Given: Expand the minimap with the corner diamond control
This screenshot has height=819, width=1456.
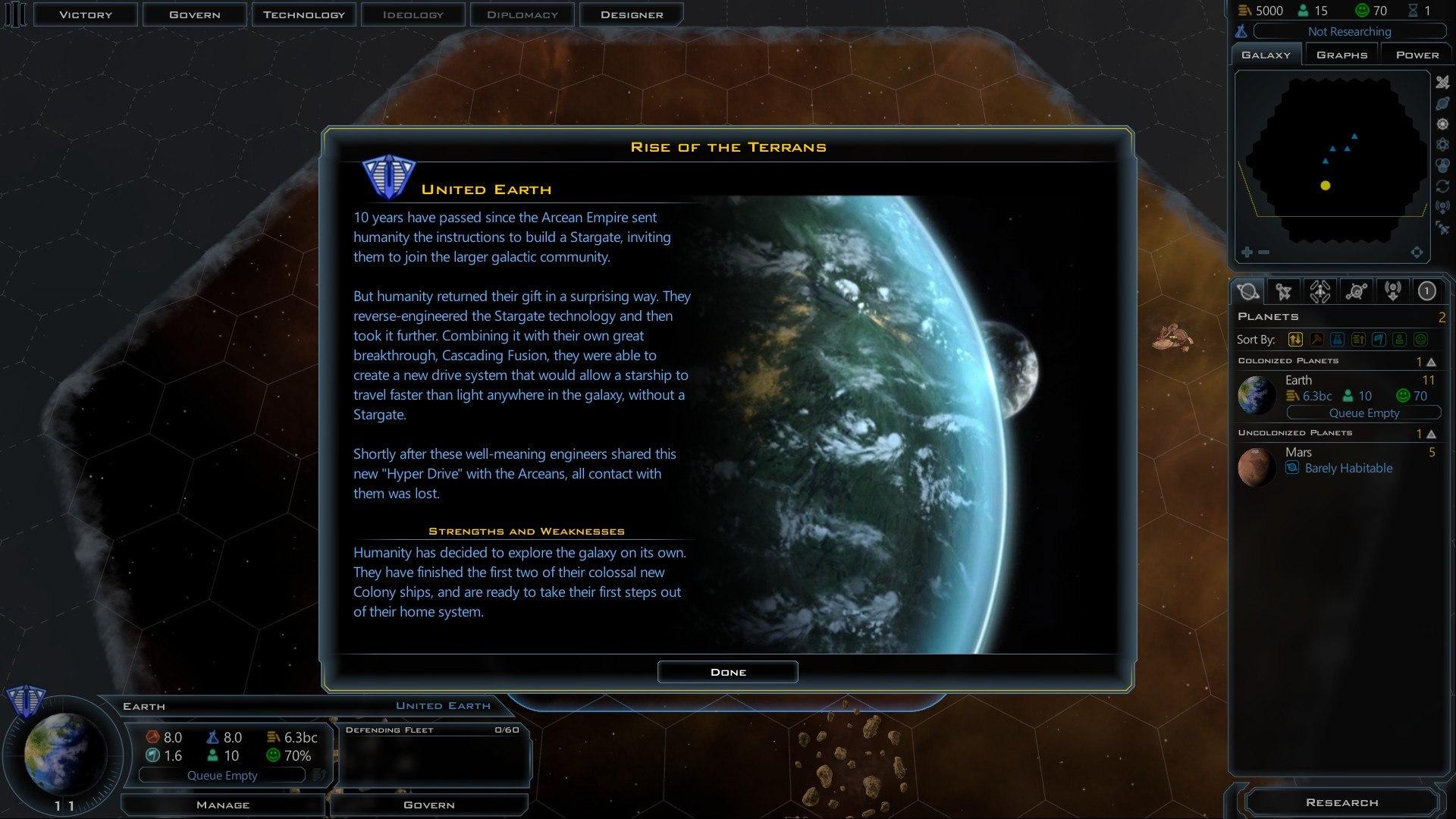Looking at the screenshot, I should click(x=1417, y=252).
